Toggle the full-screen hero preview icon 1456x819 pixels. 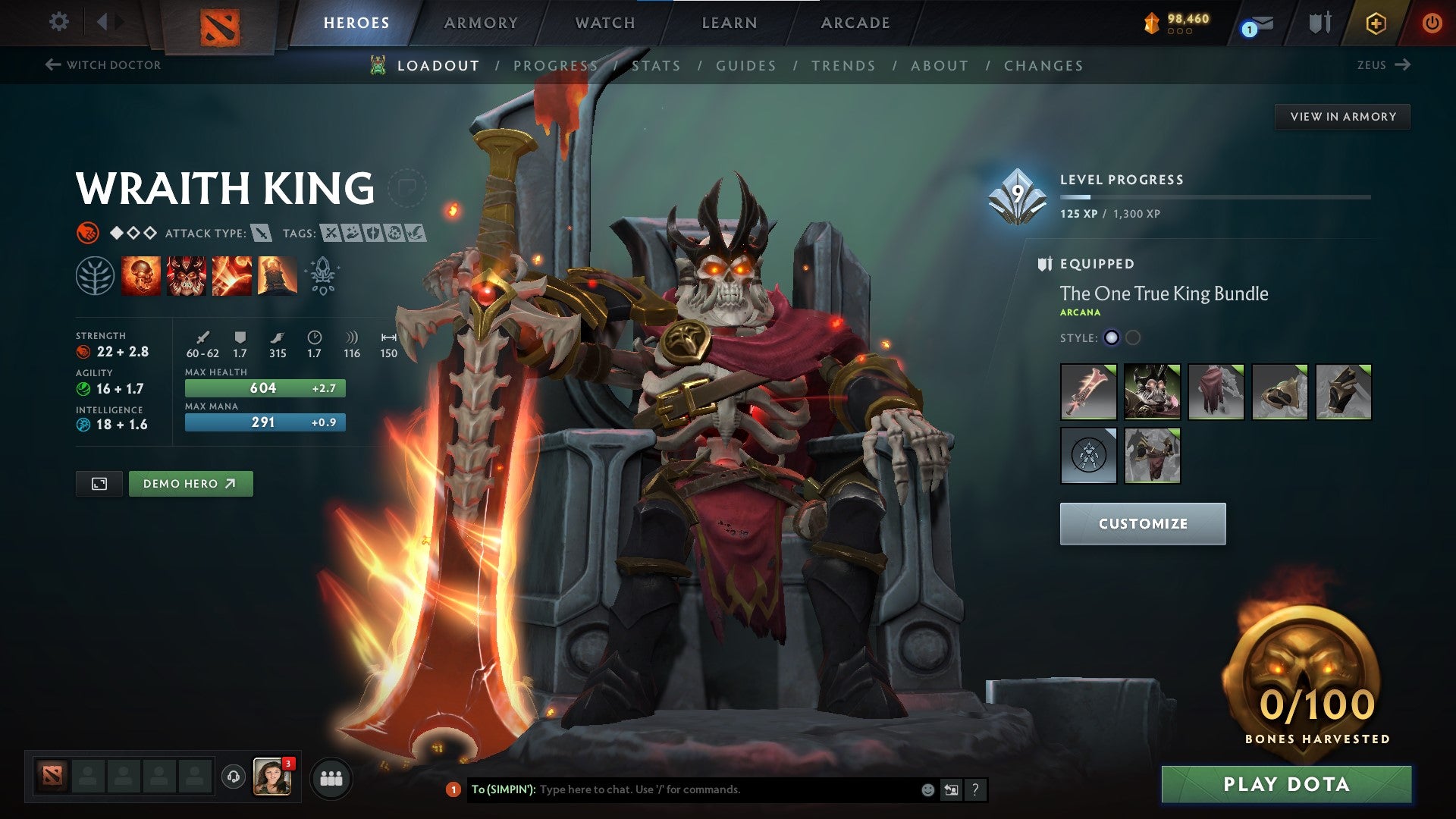coord(100,483)
